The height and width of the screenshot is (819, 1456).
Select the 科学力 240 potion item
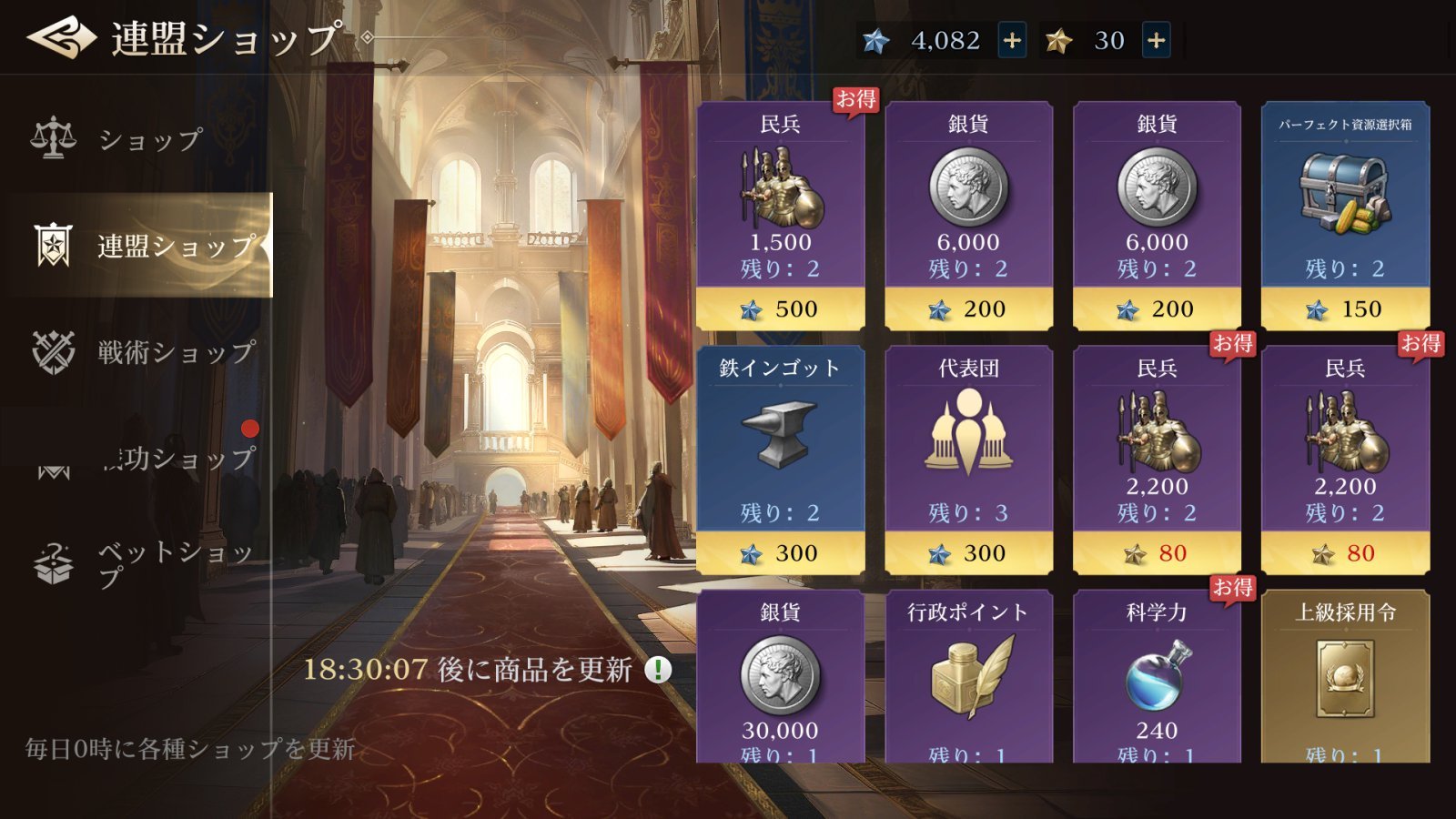[1157, 678]
